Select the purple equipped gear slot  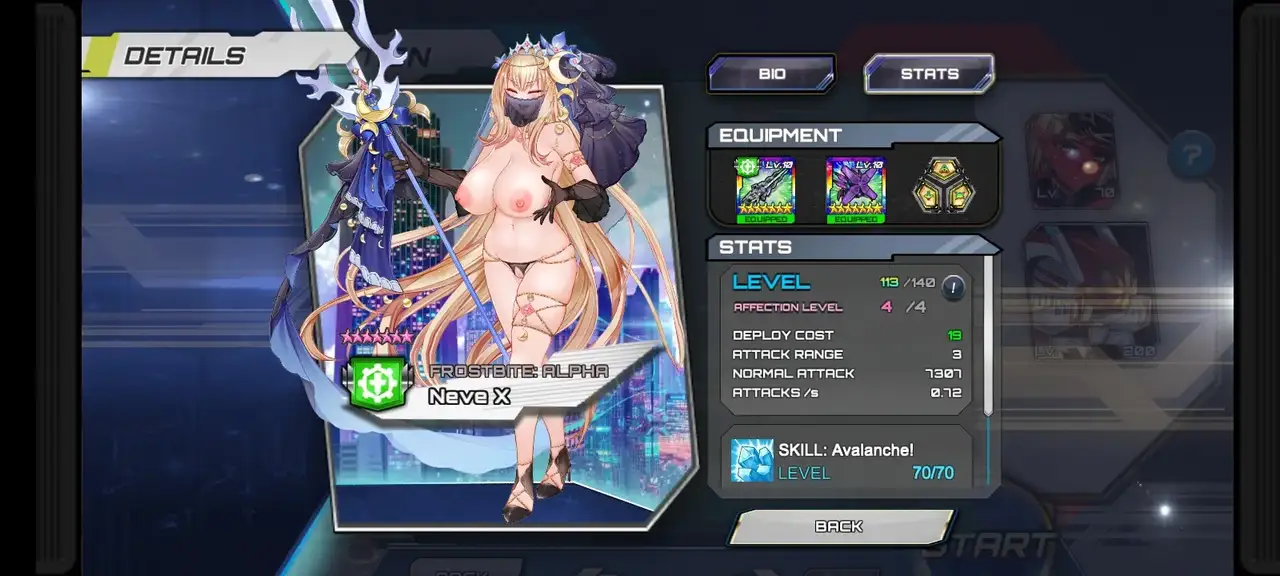tap(856, 189)
